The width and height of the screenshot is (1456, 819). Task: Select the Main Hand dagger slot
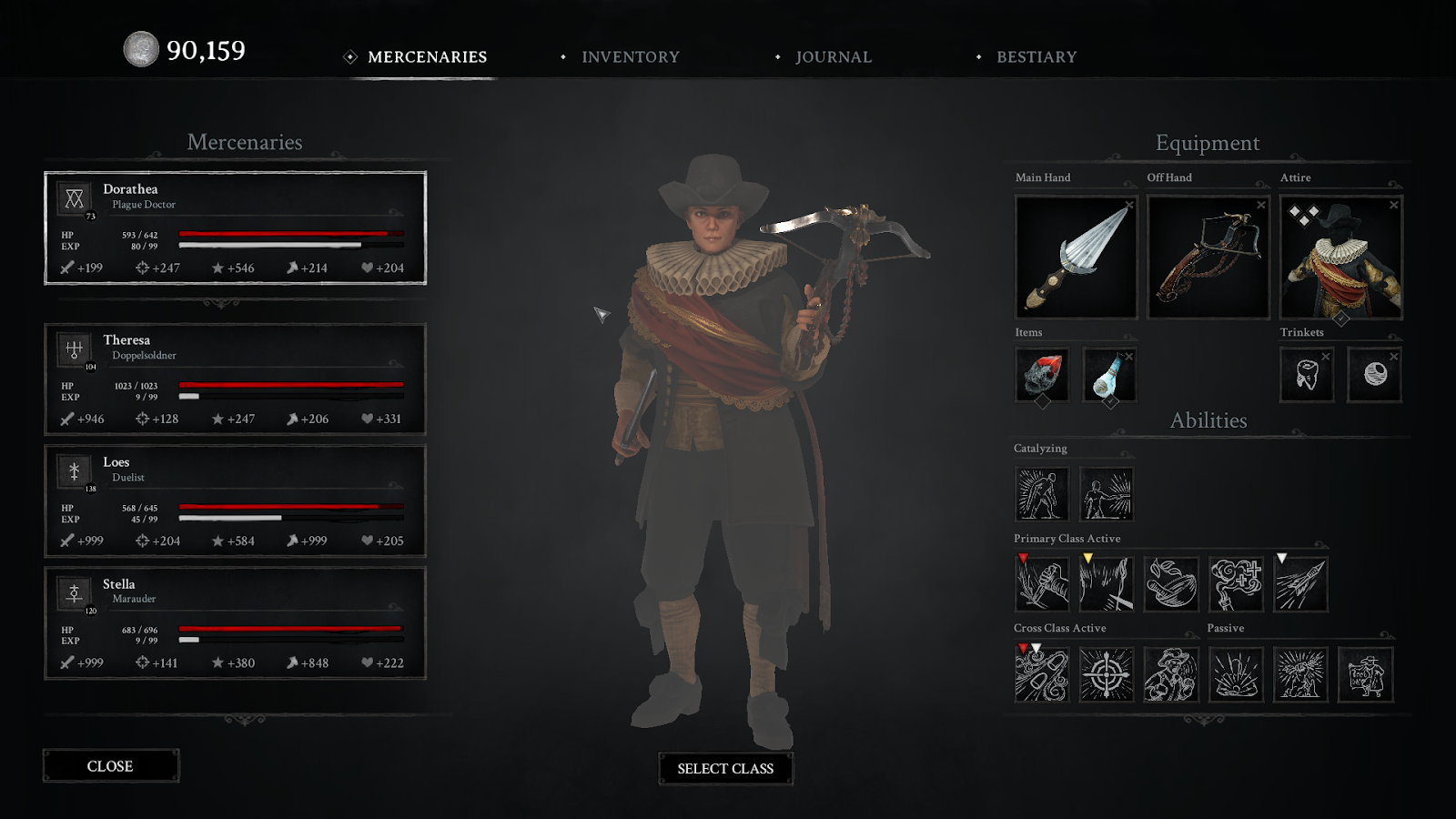(x=1076, y=258)
